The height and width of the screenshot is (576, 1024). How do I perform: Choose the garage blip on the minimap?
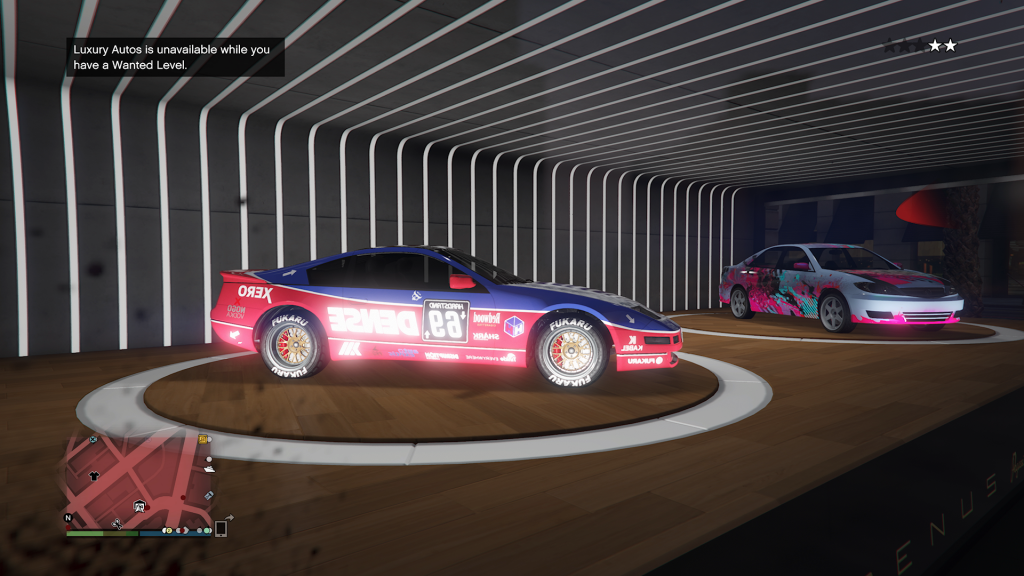click(139, 506)
